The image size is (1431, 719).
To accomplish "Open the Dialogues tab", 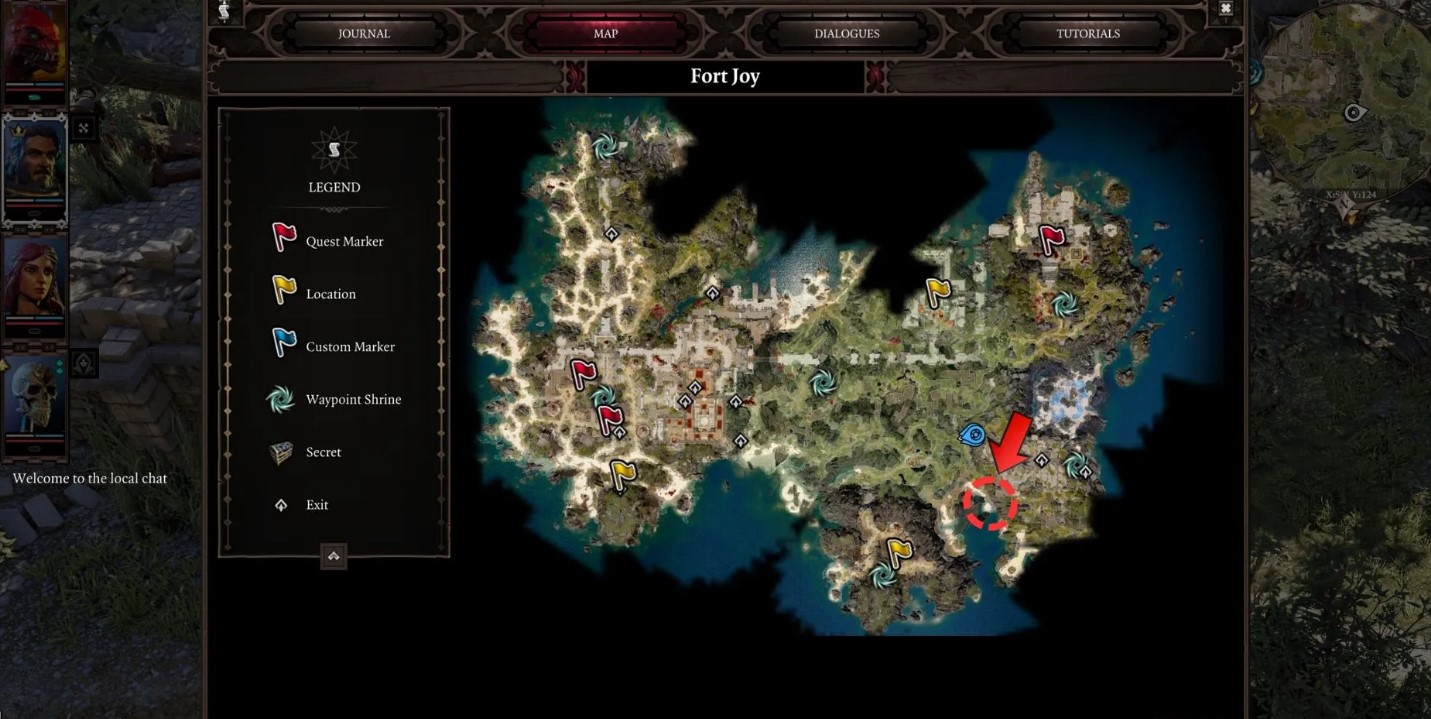I will pyautogui.click(x=846, y=33).
